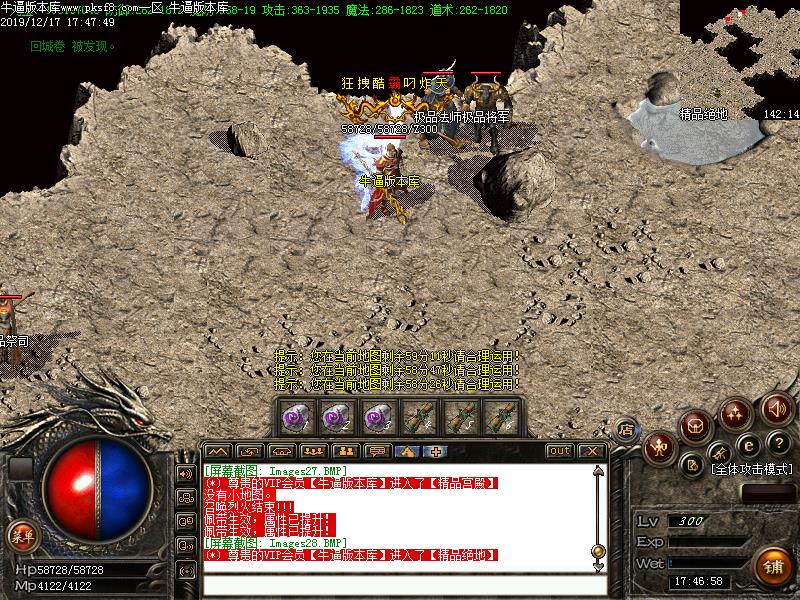
Task: Toggle the speaker chat channel button
Action: [186, 473]
